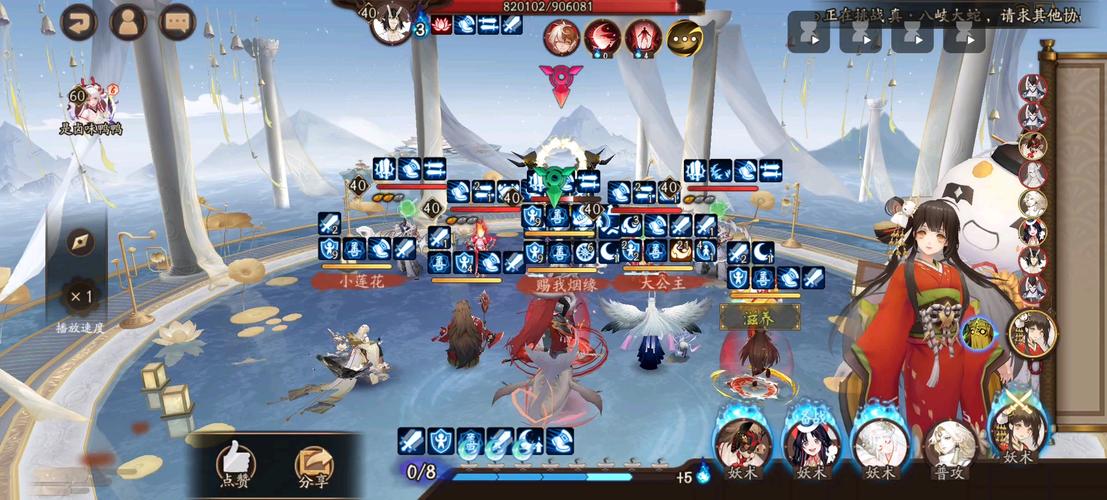Image resolution: width=1107 pixels, height=500 pixels.
Task: Tap the back arrow button
Action: (79, 22)
